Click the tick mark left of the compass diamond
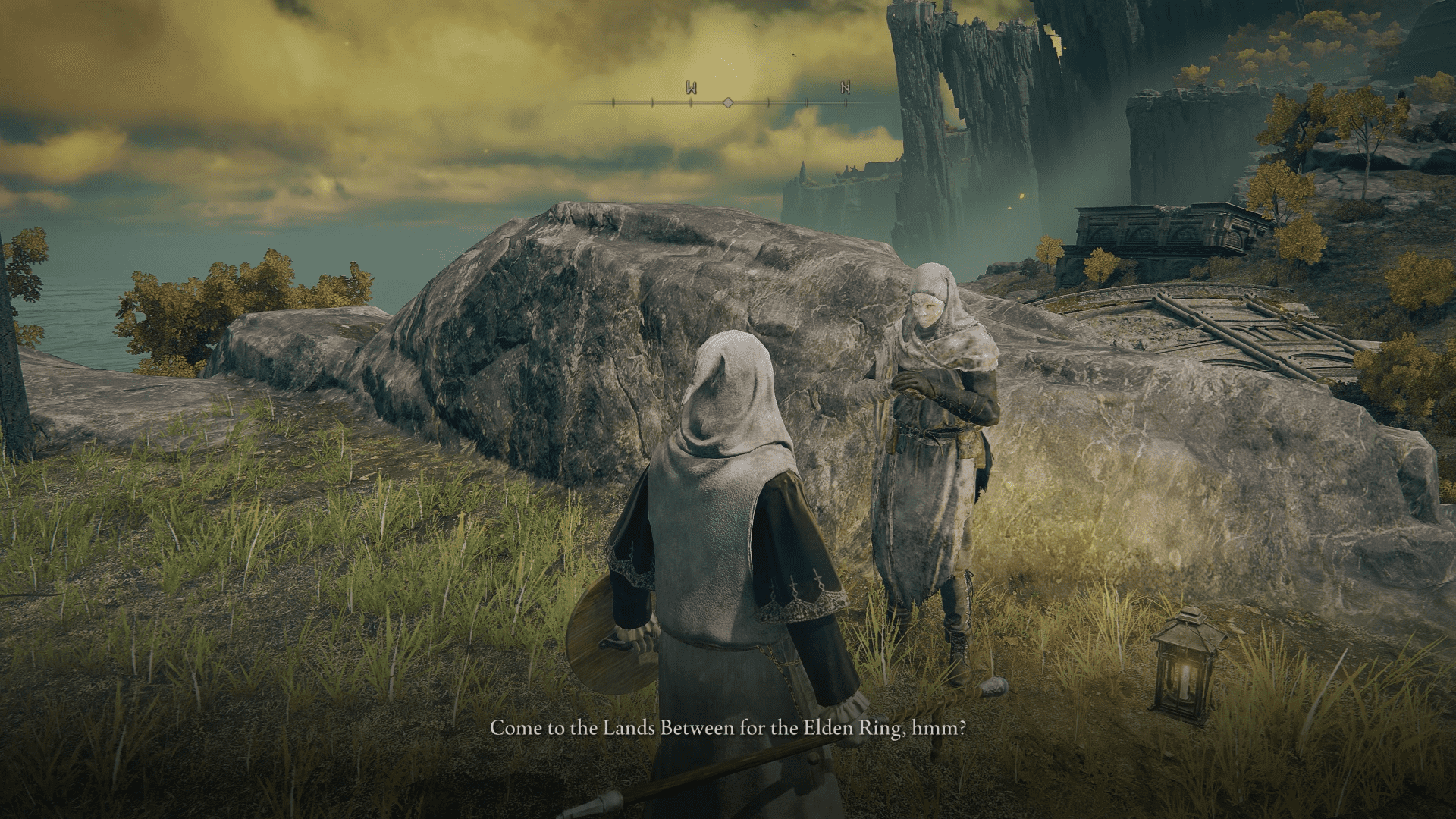 691,102
